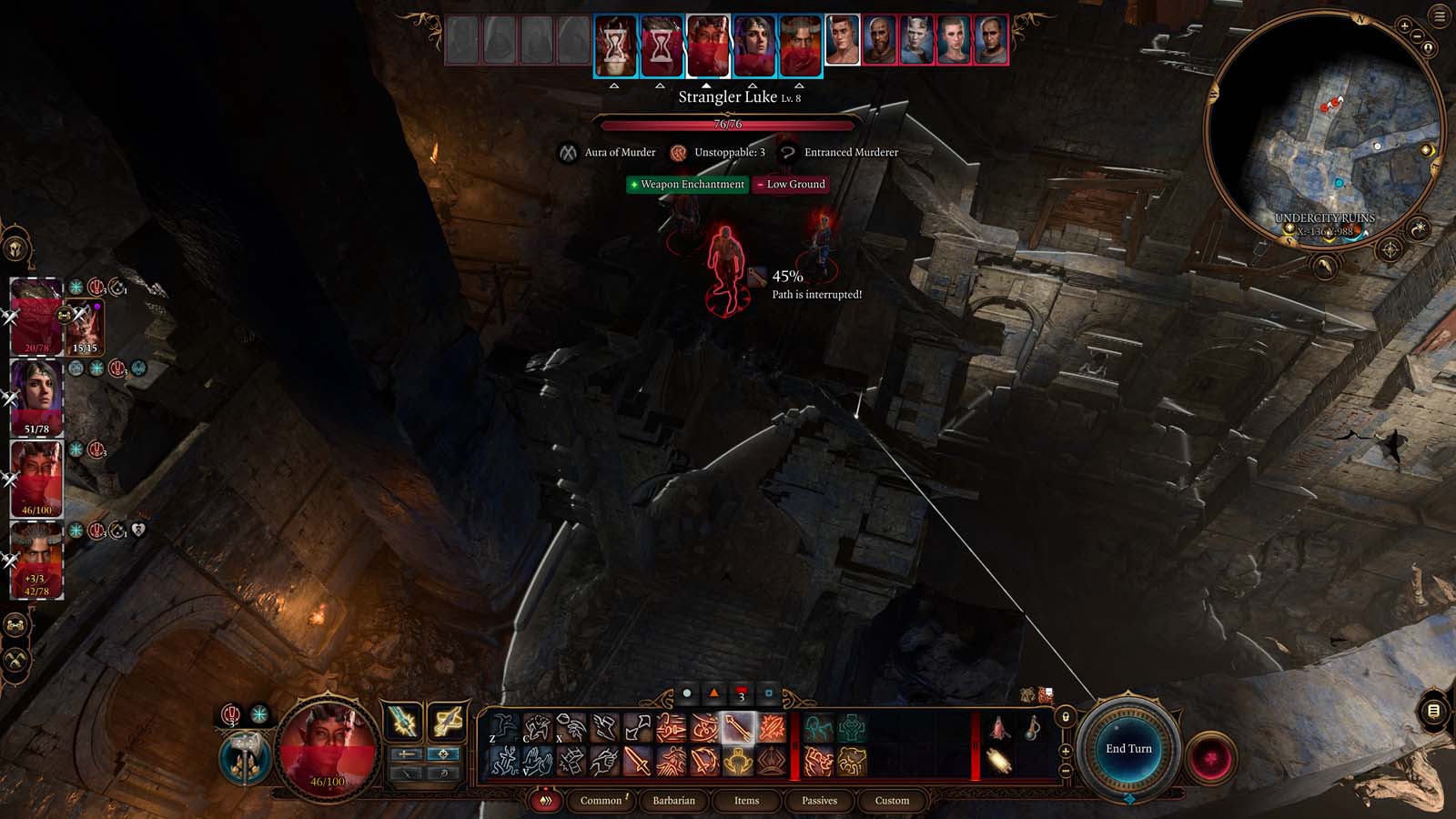The image size is (1456, 819).
Task: Center the minimap on your character
Action: coord(1428,48)
